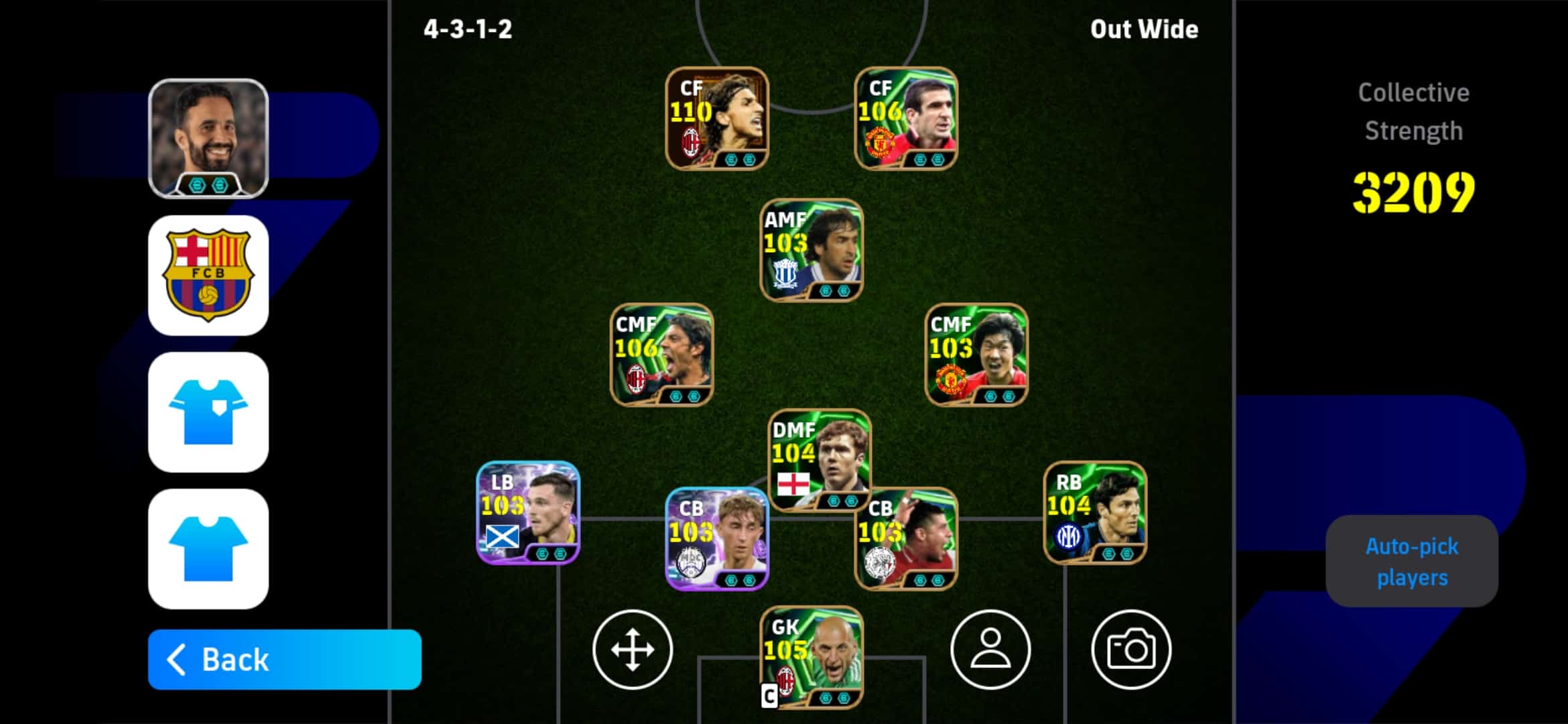Select the 110-rated CF player card
1568x724 pixels.
click(717, 119)
